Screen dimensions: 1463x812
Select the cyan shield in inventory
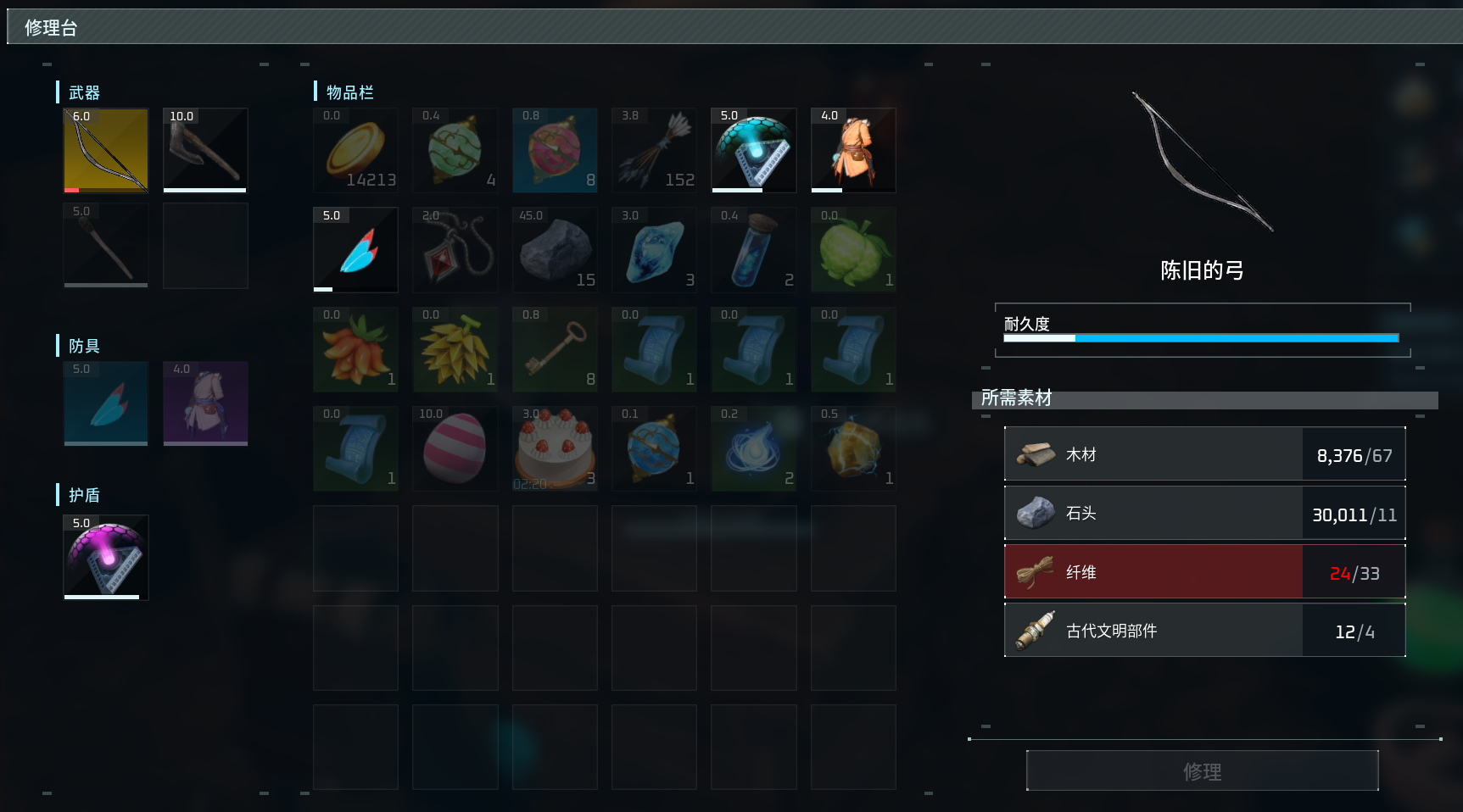tap(754, 150)
